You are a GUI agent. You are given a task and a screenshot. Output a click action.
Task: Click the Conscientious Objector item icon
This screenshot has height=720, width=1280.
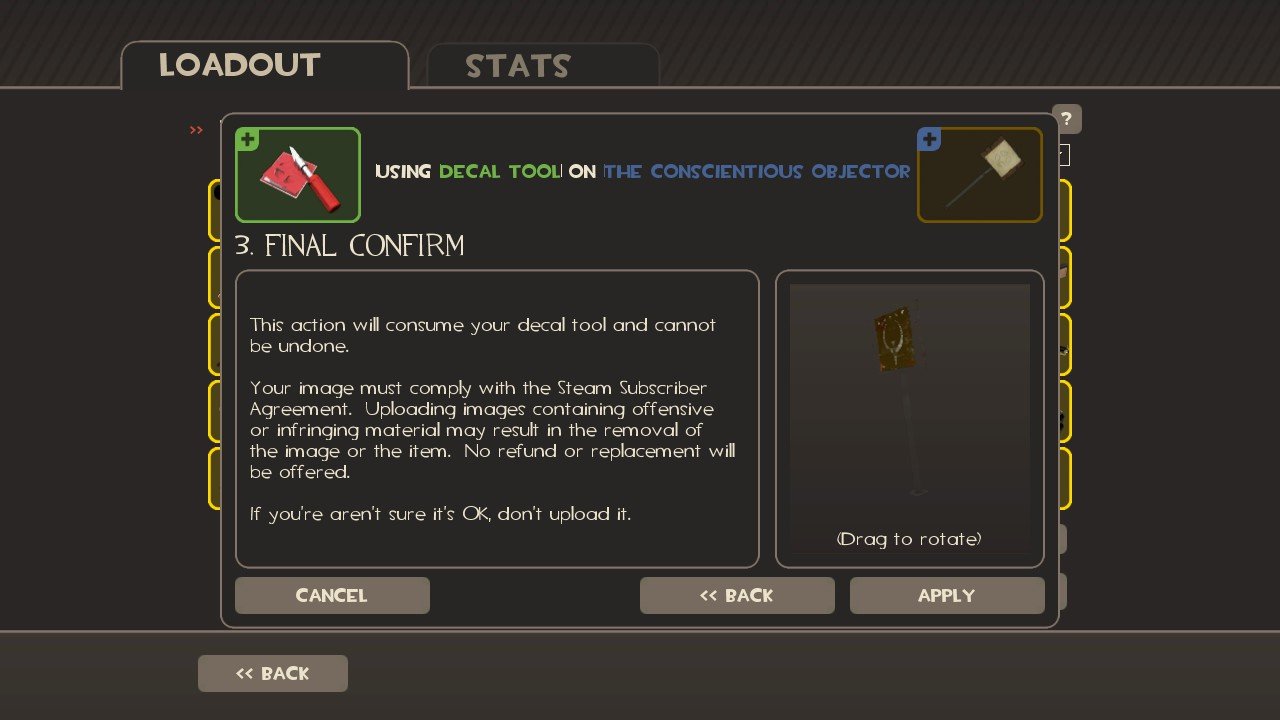[x=979, y=175]
